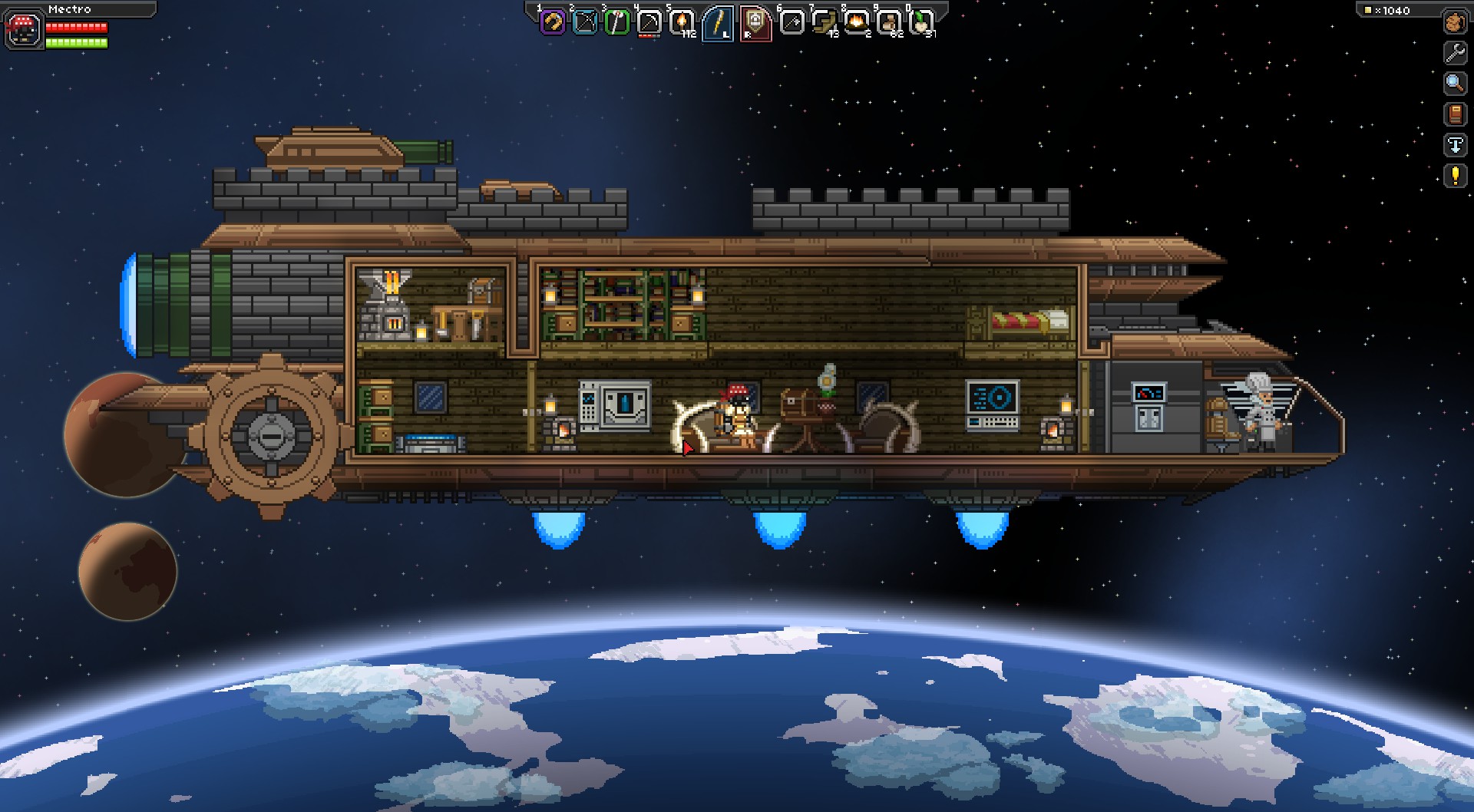Choose the right-hand shield slot
Image resolution: width=1474 pixels, height=812 pixels.
click(x=754, y=23)
